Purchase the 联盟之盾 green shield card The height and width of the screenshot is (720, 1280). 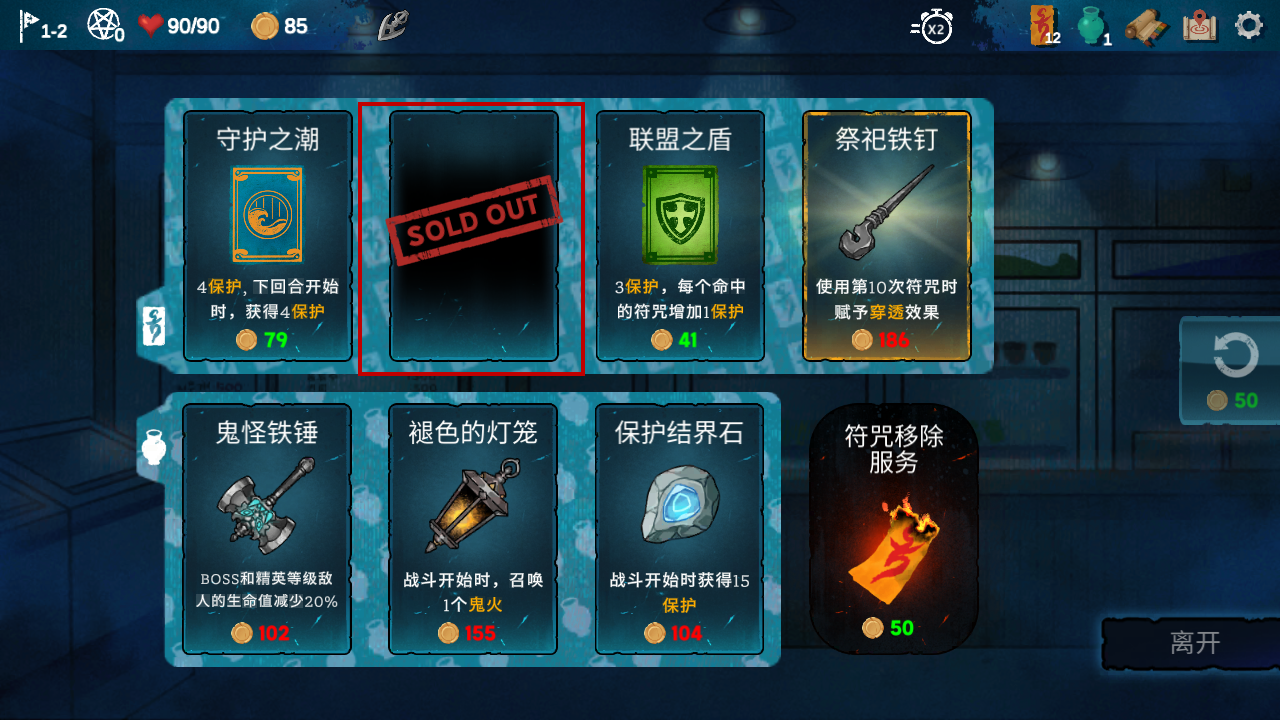point(679,235)
